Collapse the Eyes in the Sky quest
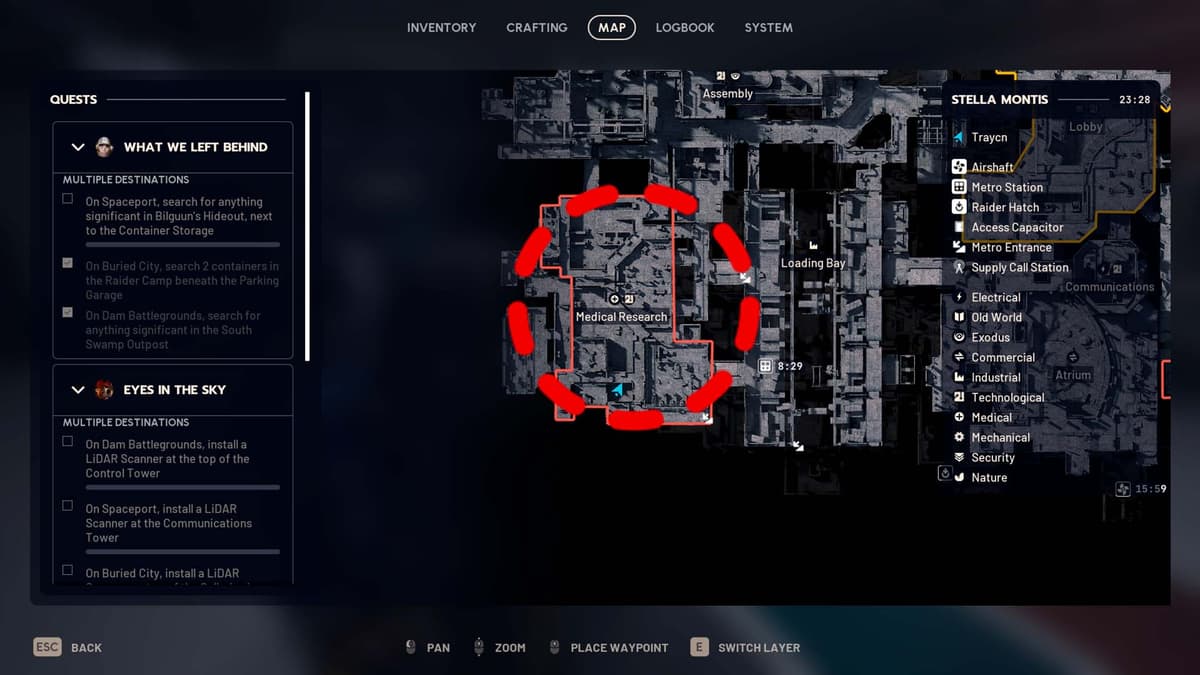The width and height of the screenshot is (1200, 675). [78, 390]
